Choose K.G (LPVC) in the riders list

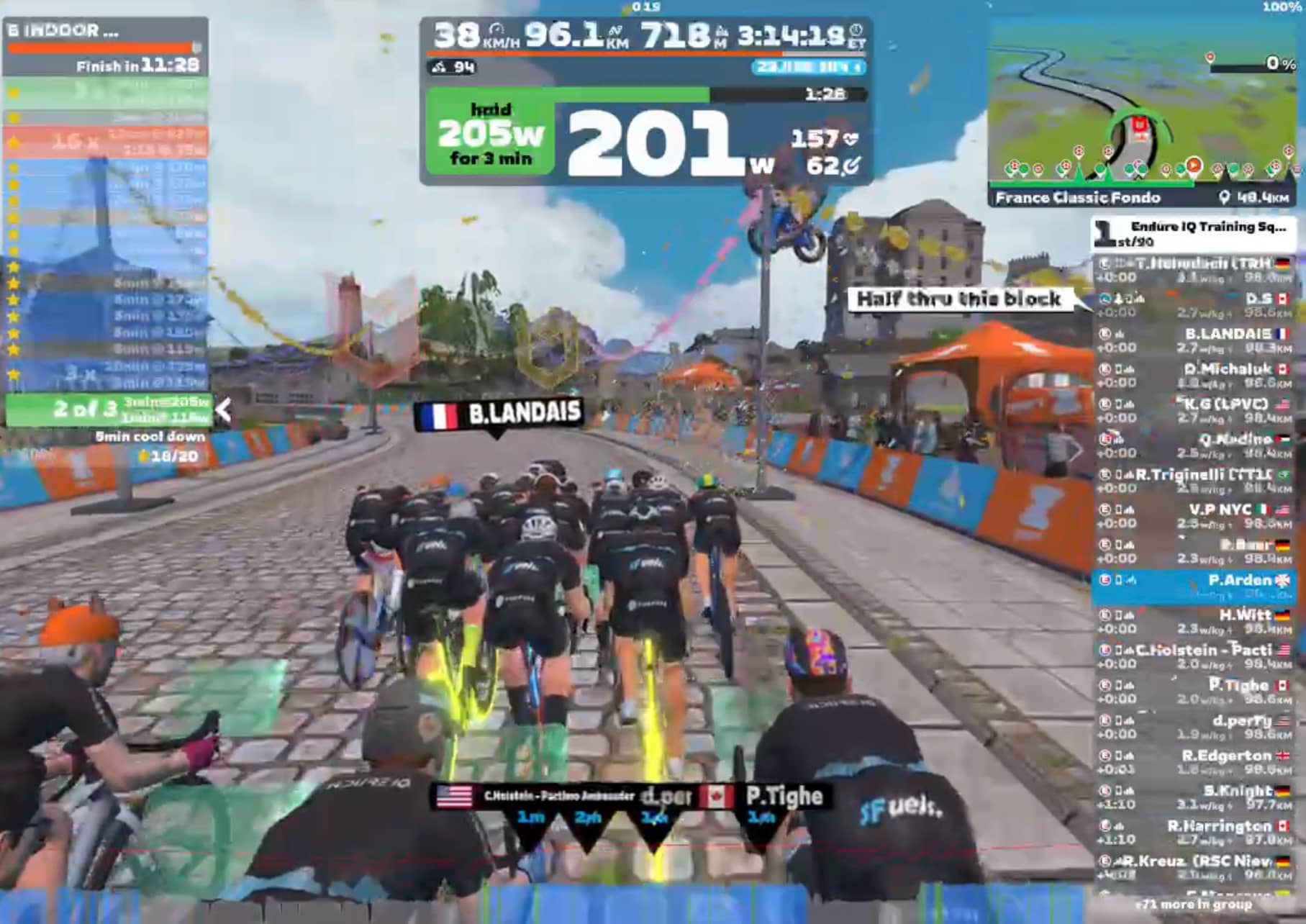point(1194,411)
